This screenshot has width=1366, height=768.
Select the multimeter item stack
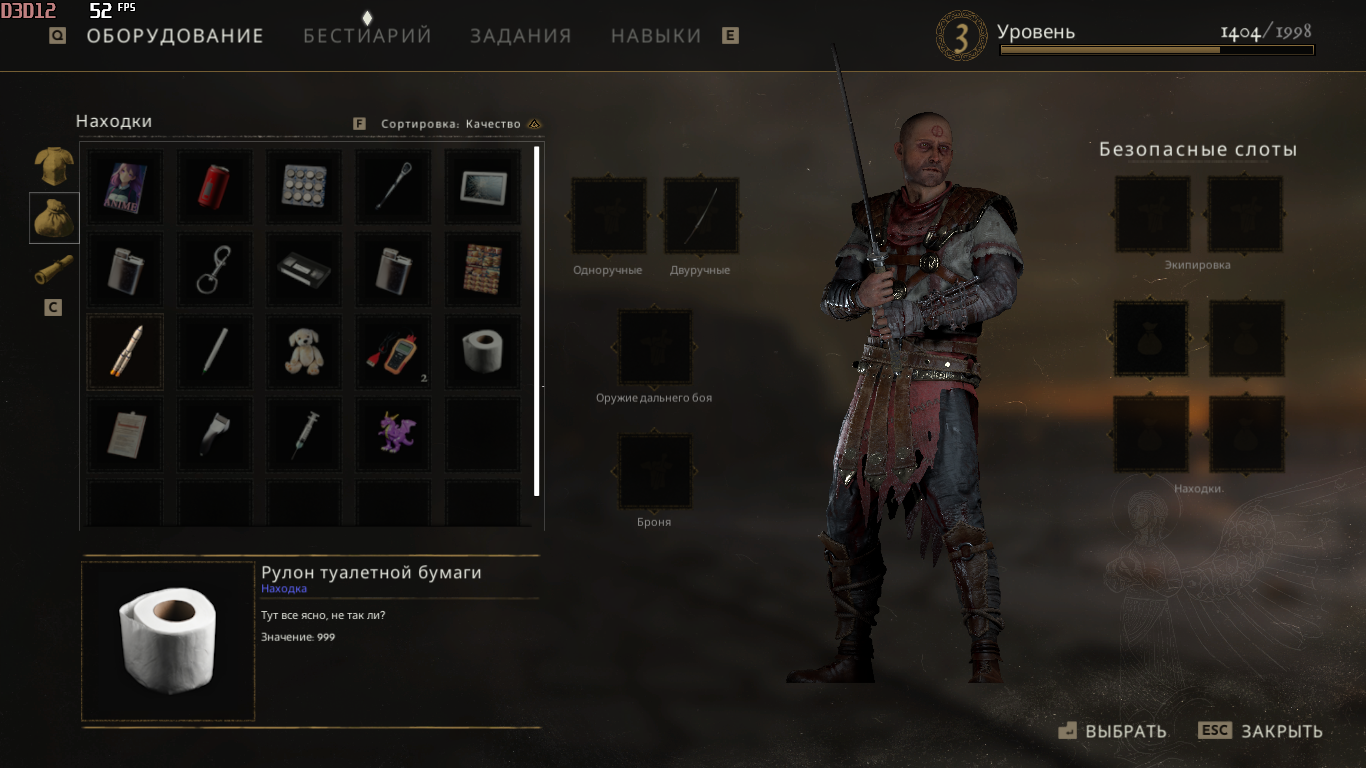(393, 352)
